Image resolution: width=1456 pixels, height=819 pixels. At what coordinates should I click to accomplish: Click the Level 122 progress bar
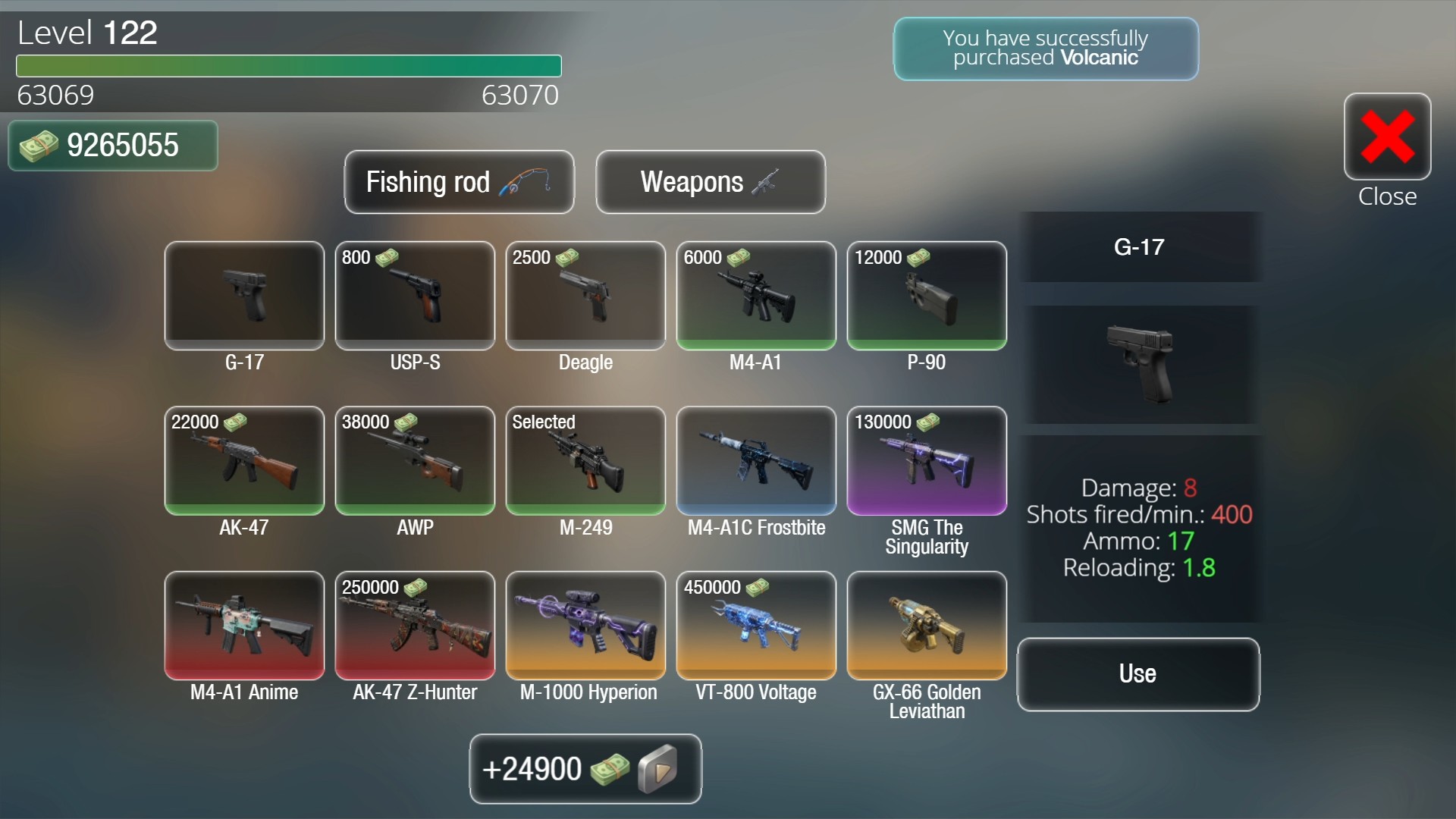(288, 67)
